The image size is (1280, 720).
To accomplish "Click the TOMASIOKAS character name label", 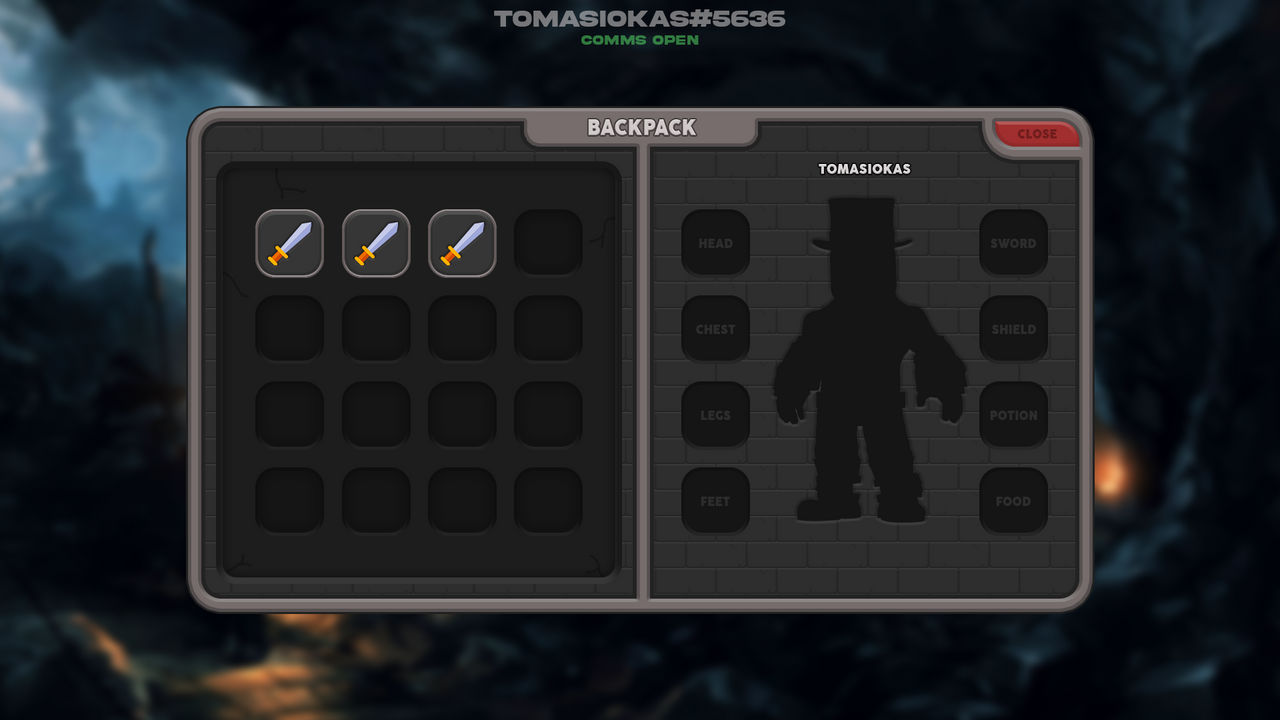I will pos(864,168).
